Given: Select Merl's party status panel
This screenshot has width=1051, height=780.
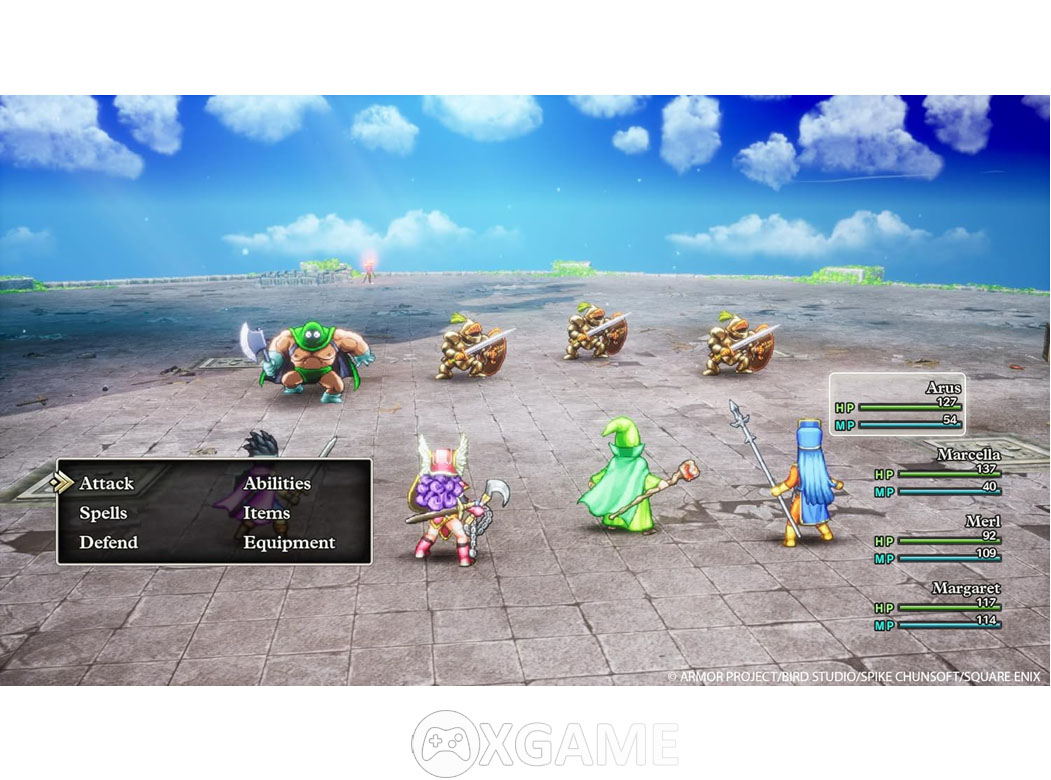Looking at the screenshot, I should (x=937, y=539).
